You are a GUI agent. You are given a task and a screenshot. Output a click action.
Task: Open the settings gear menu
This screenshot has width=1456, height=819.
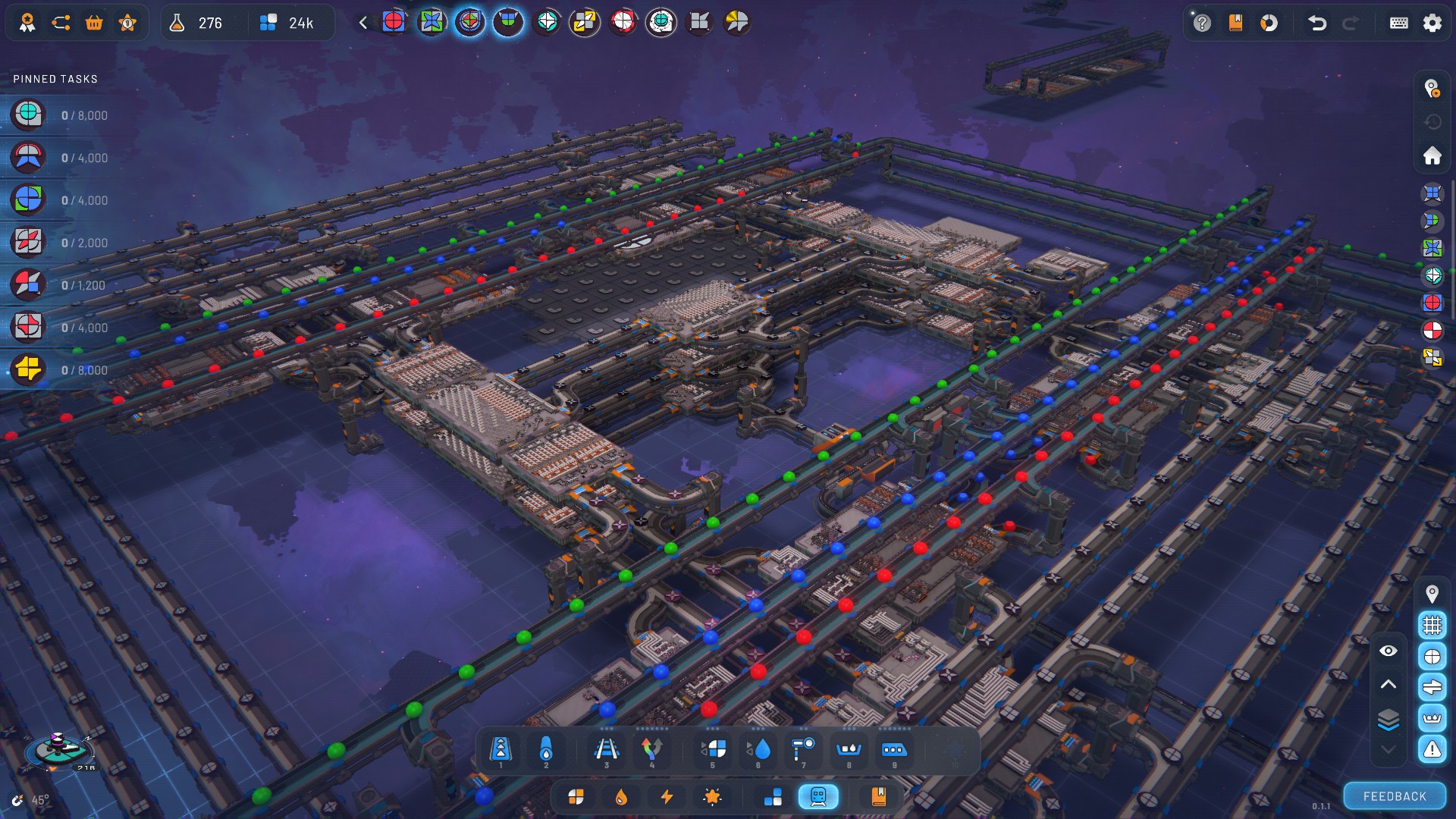click(1432, 23)
